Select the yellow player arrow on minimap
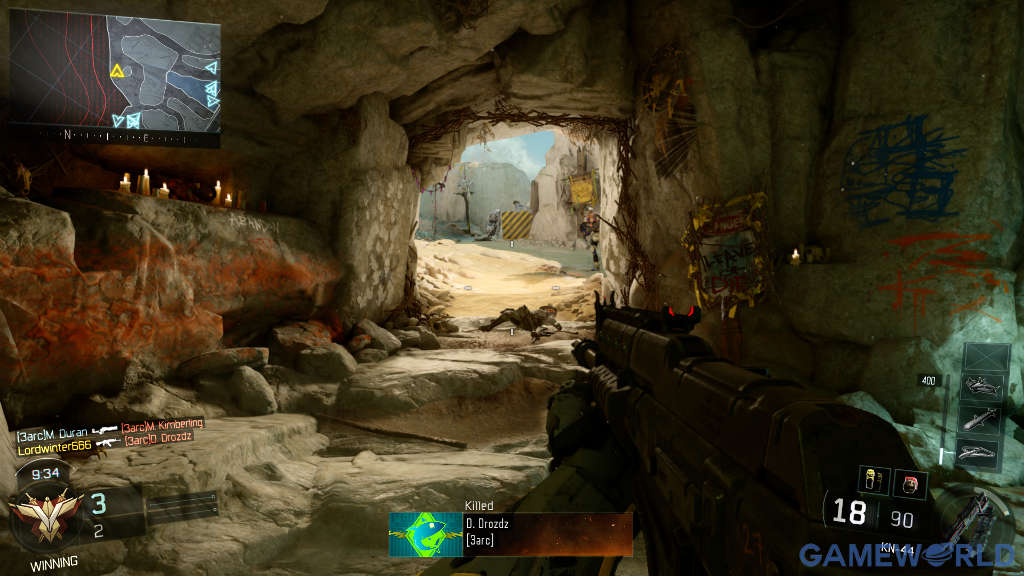The height and width of the screenshot is (576, 1024). tap(117, 71)
